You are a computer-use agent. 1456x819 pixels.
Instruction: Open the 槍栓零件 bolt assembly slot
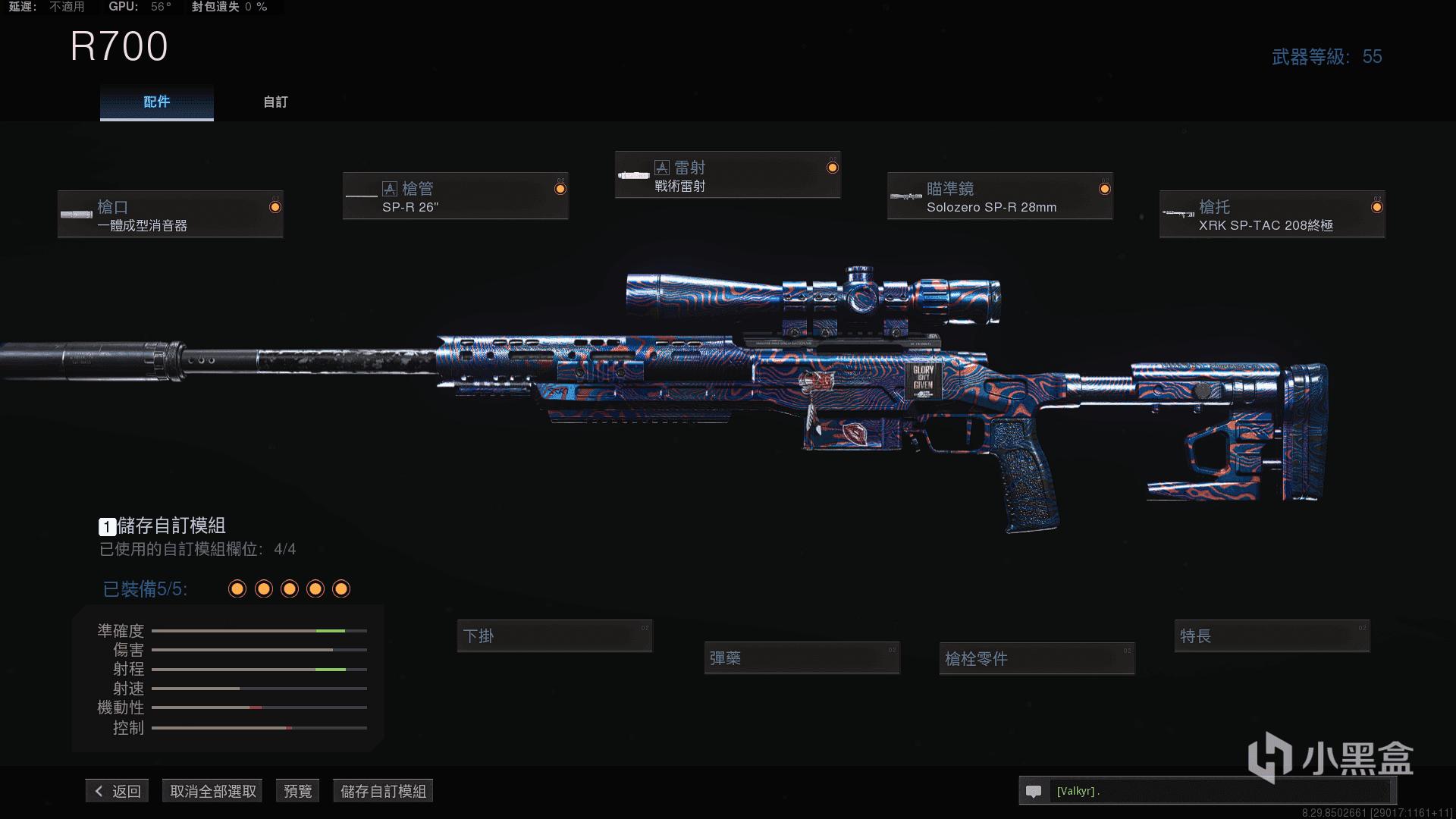[x=1037, y=659]
